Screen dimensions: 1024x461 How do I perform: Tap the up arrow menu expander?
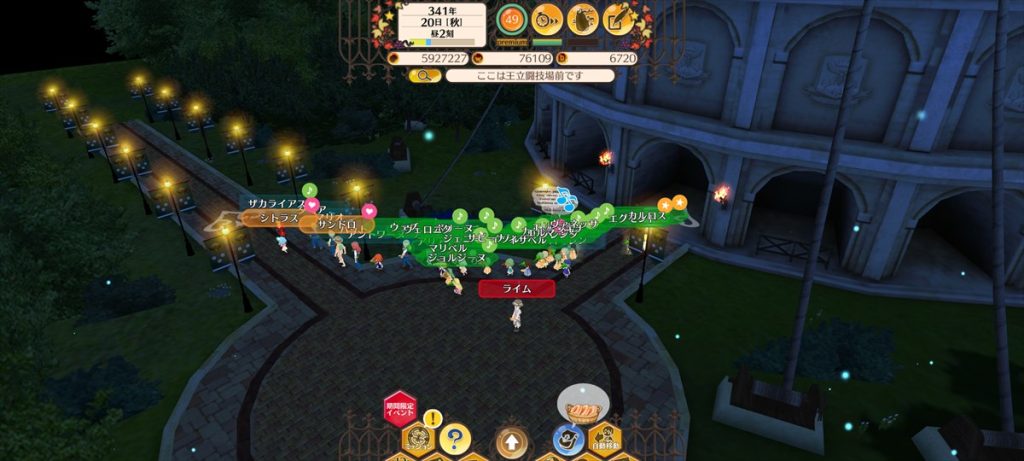point(511,440)
